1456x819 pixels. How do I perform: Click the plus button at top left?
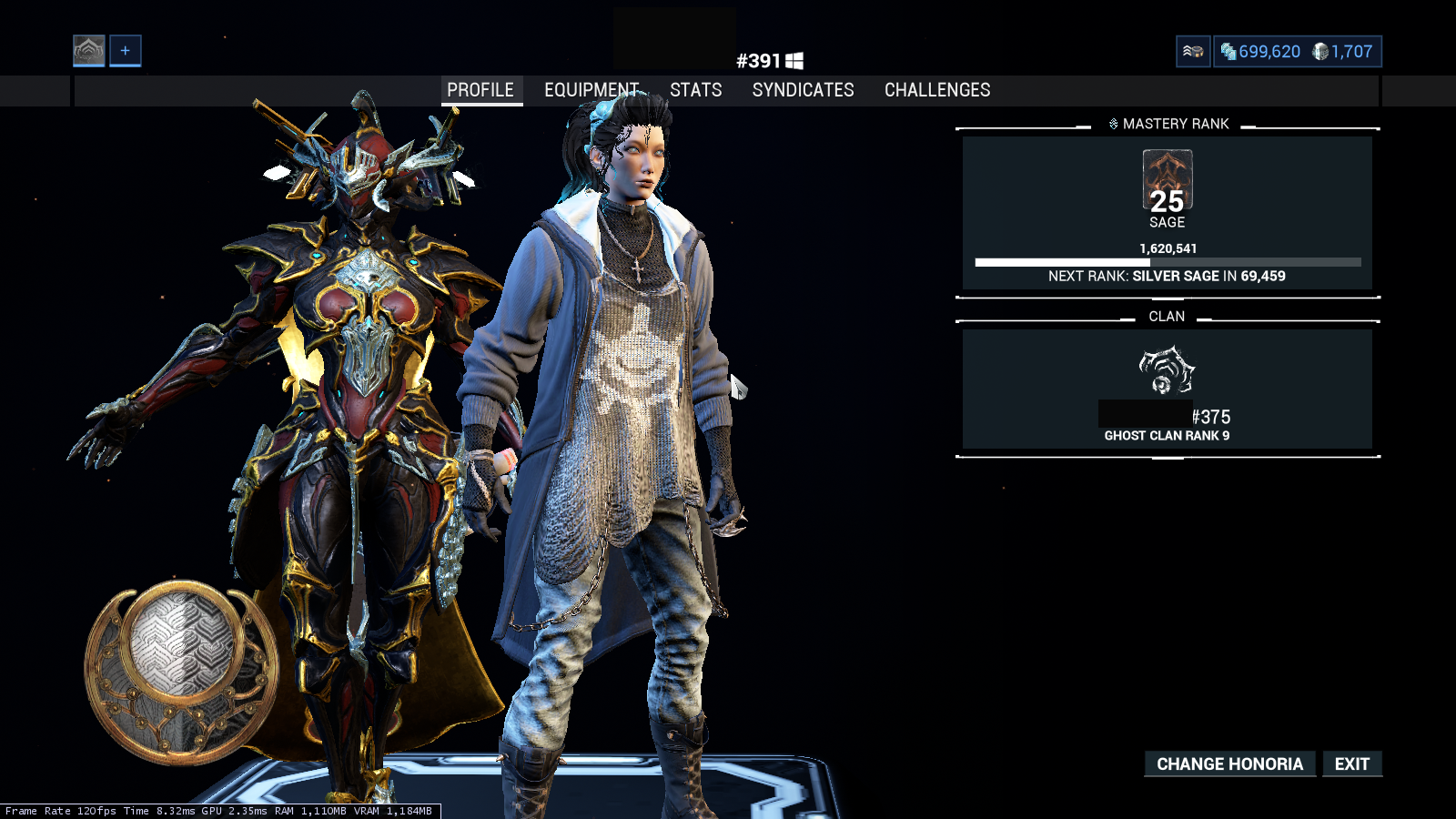click(x=126, y=51)
